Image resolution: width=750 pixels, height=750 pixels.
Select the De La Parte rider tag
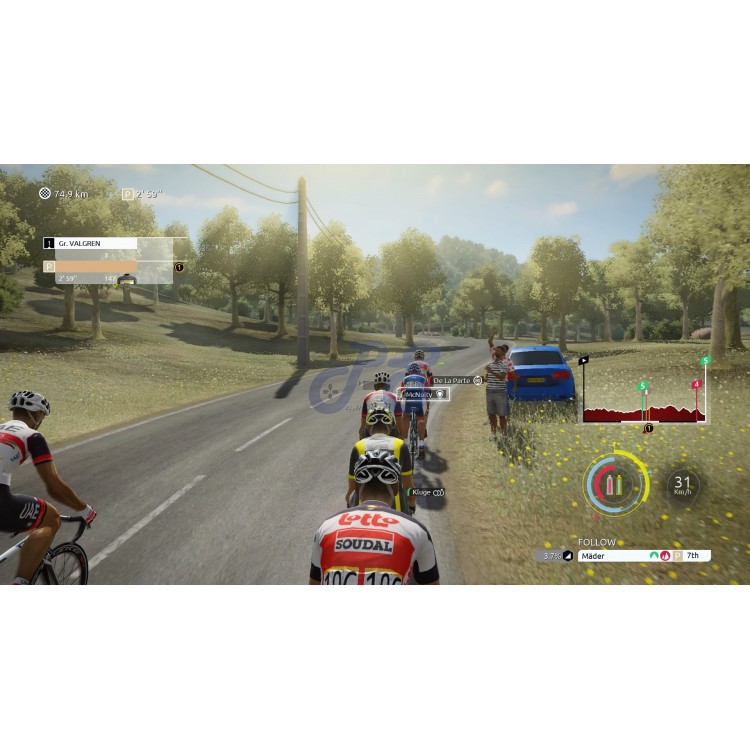click(x=456, y=381)
